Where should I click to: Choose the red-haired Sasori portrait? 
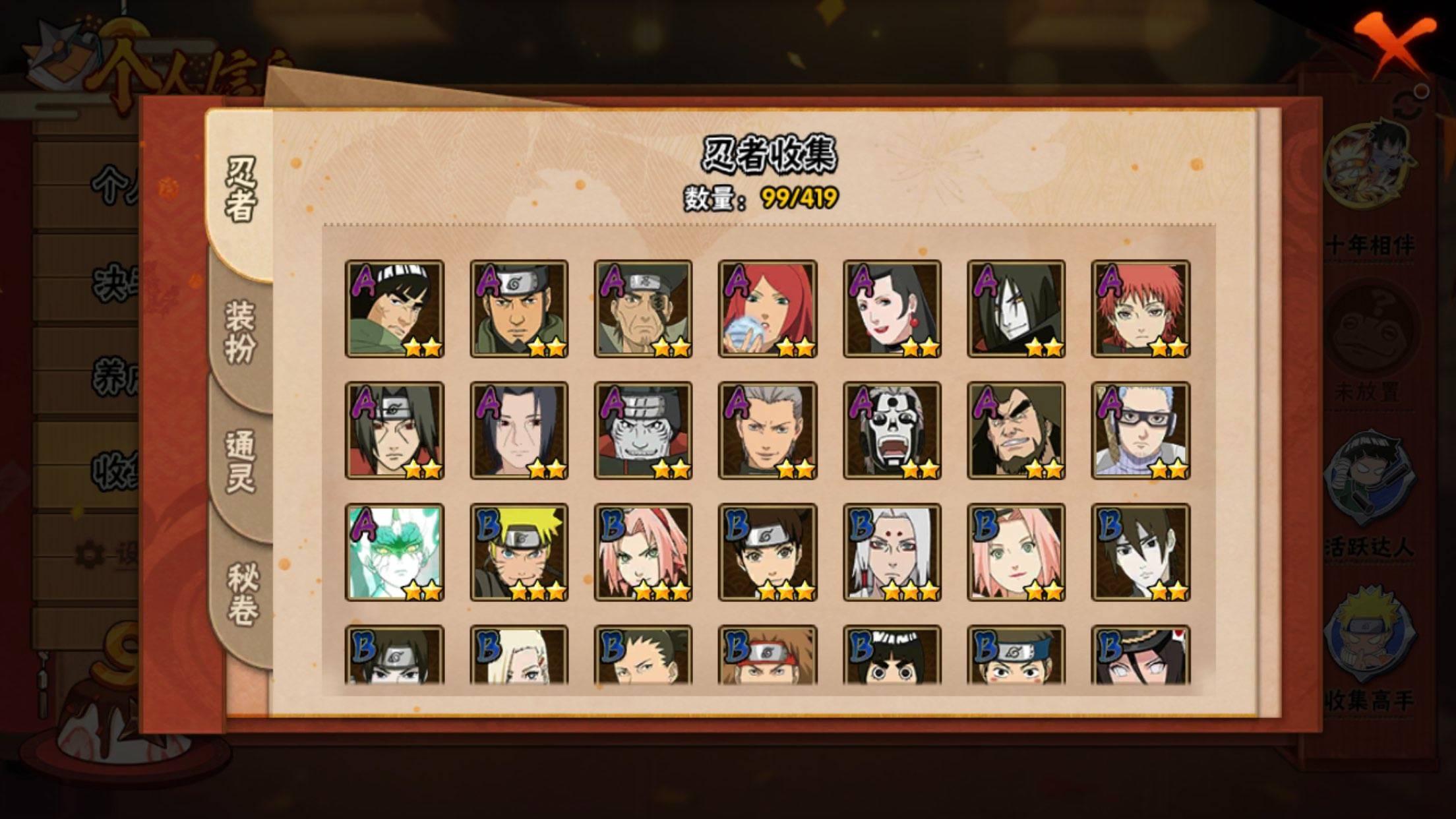click(1141, 309)
